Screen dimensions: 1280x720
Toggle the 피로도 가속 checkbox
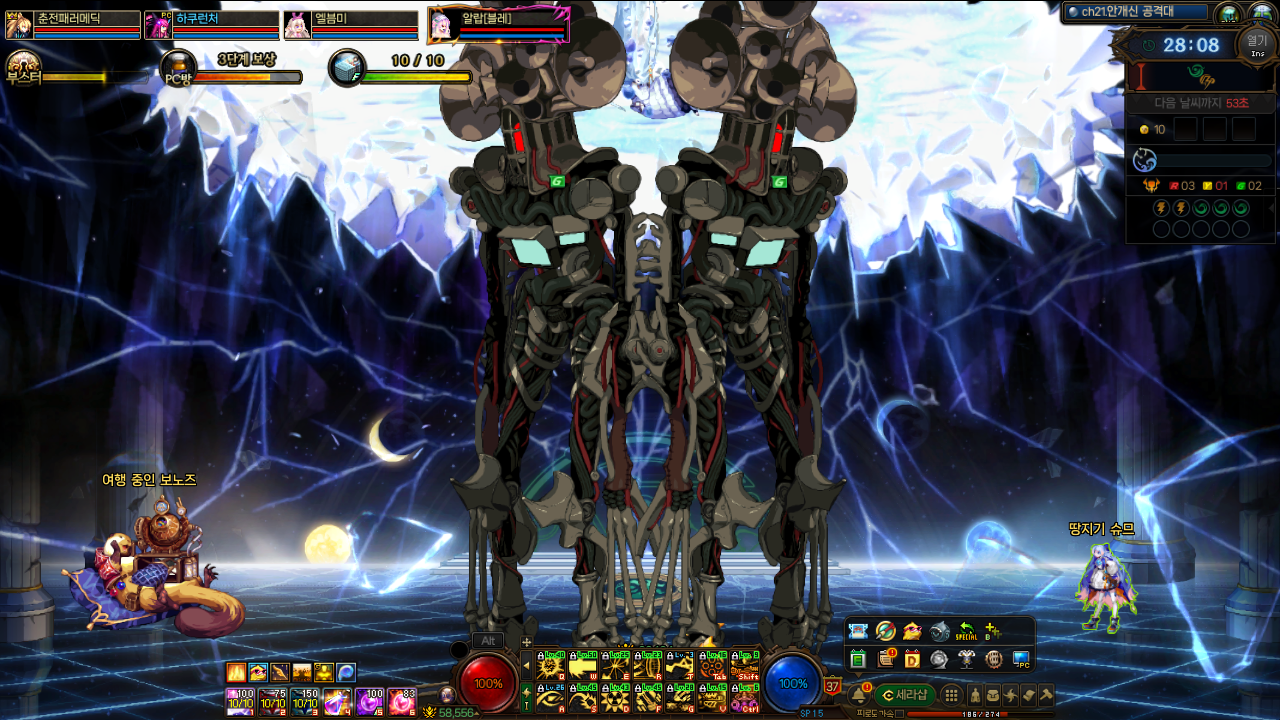point(900,714)
